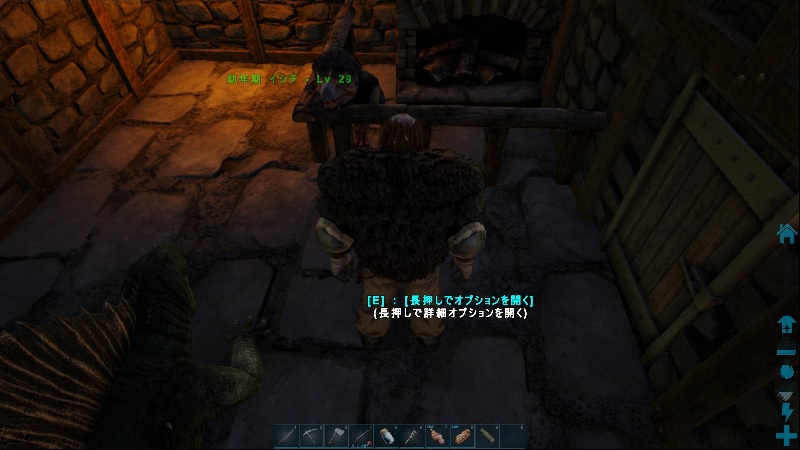Screen dimensions: 800x450
Task: Use the water jar hotbar slot
Action: [387, 436]
